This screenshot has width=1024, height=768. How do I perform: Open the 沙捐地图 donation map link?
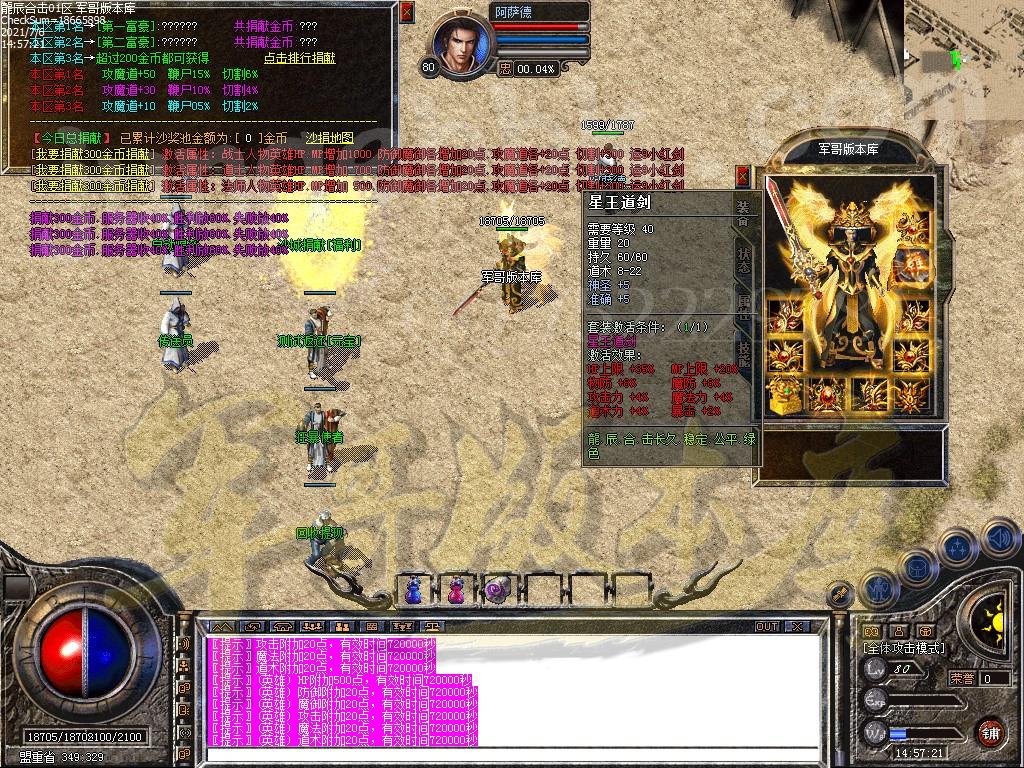pos(329,137)
